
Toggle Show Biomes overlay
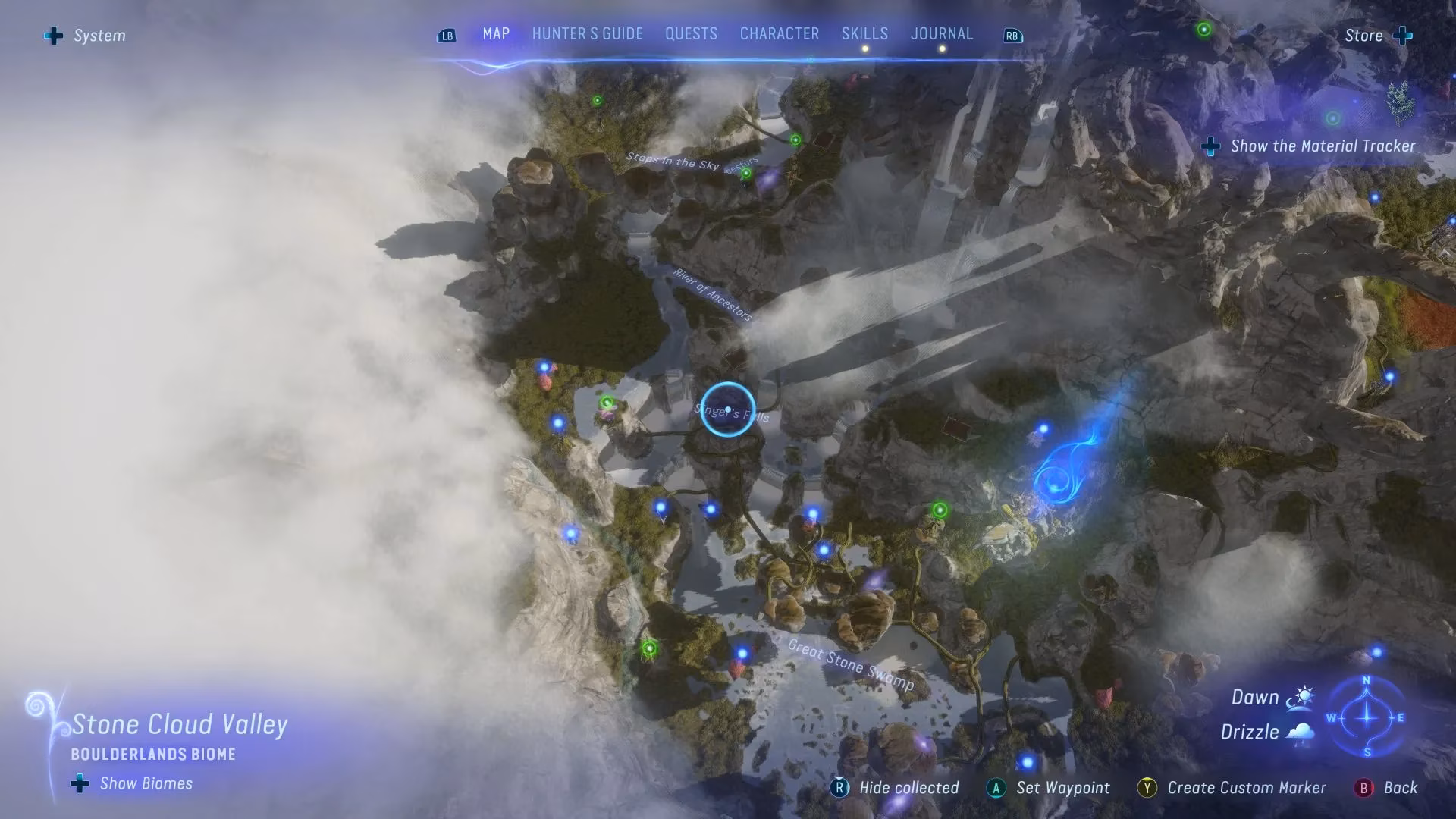[x=133, y=783]
